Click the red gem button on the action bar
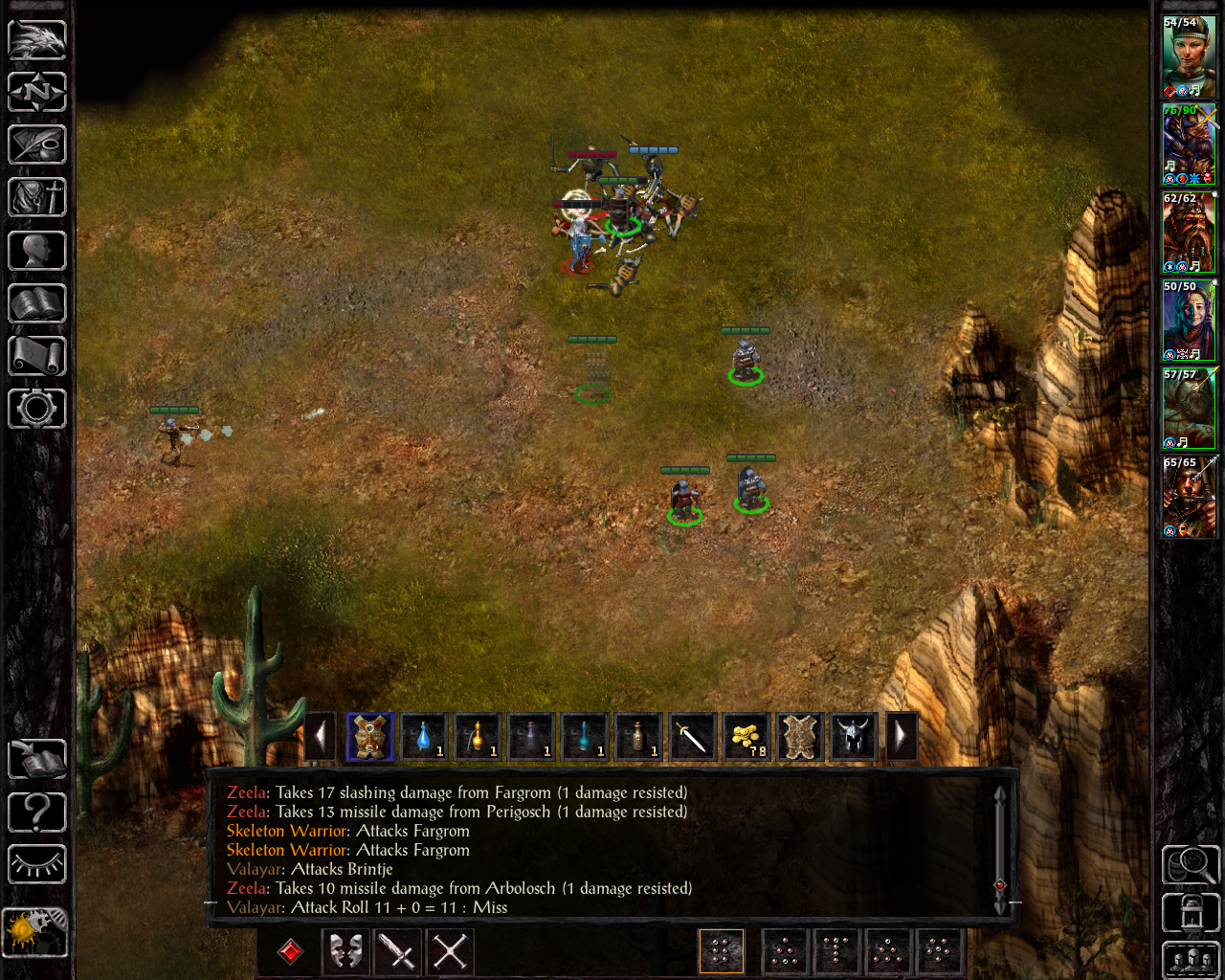Screen dimensions: 1225x980 (290, 951)
